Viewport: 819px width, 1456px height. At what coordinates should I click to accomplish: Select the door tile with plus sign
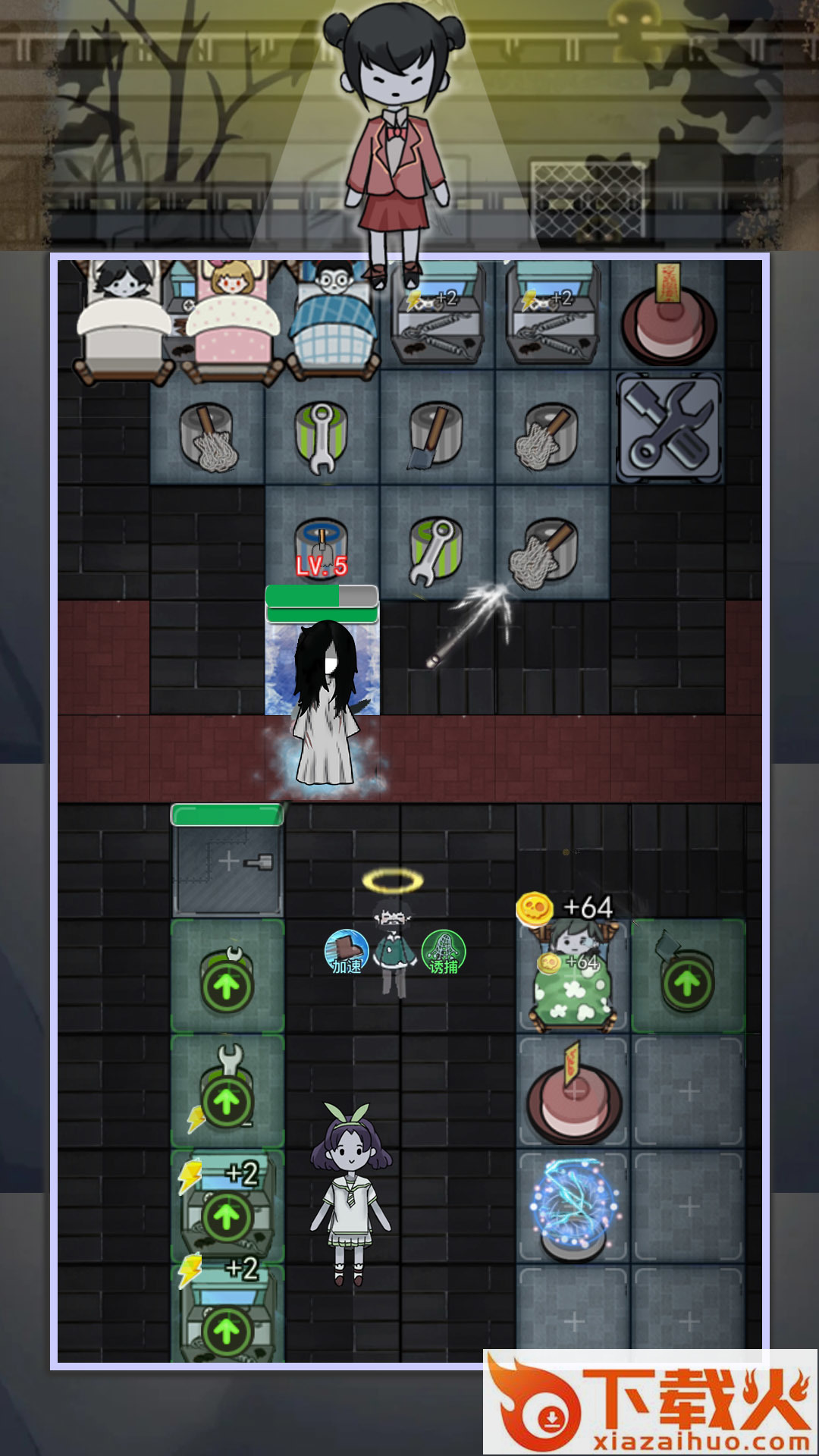point(227,863)
